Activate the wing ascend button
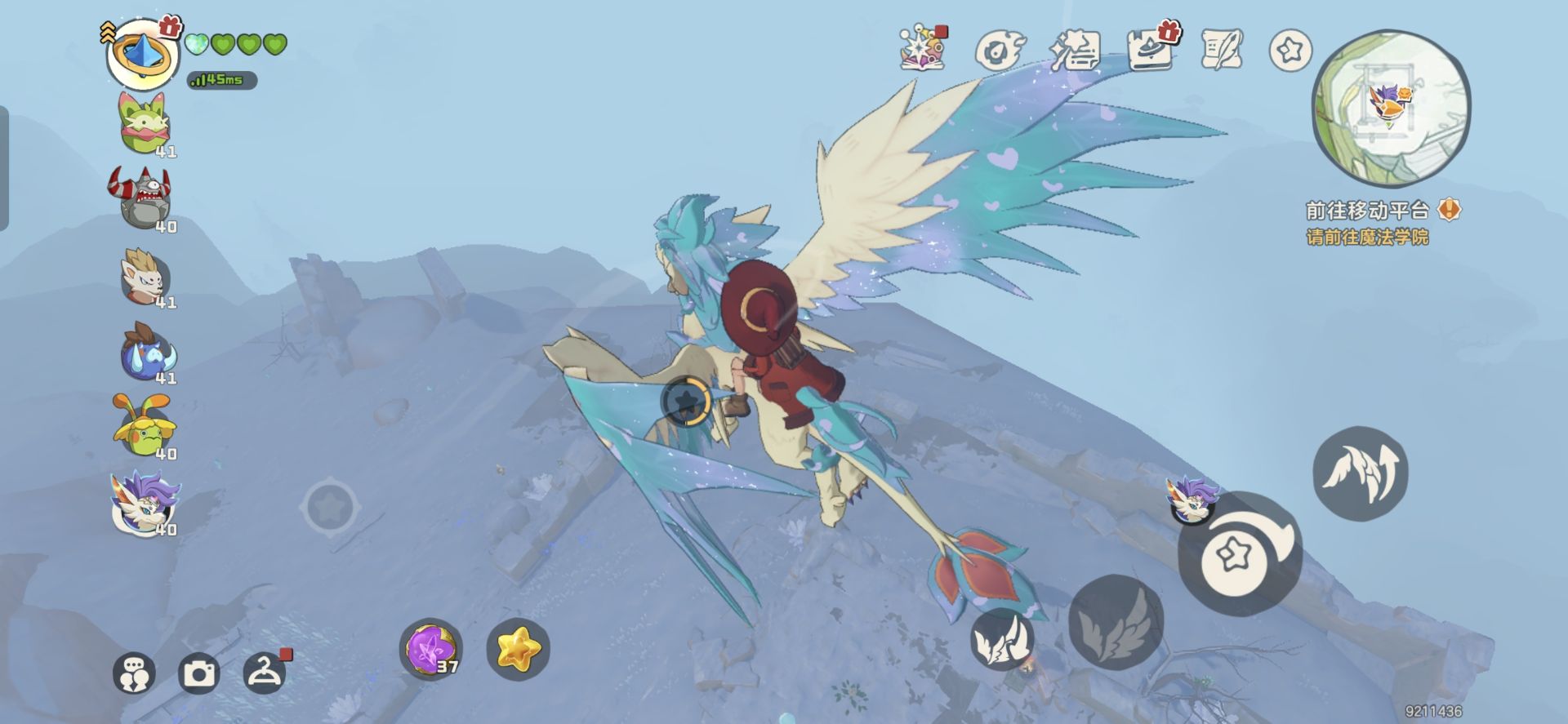The image size is (1568, 724). coord(1360,473)
